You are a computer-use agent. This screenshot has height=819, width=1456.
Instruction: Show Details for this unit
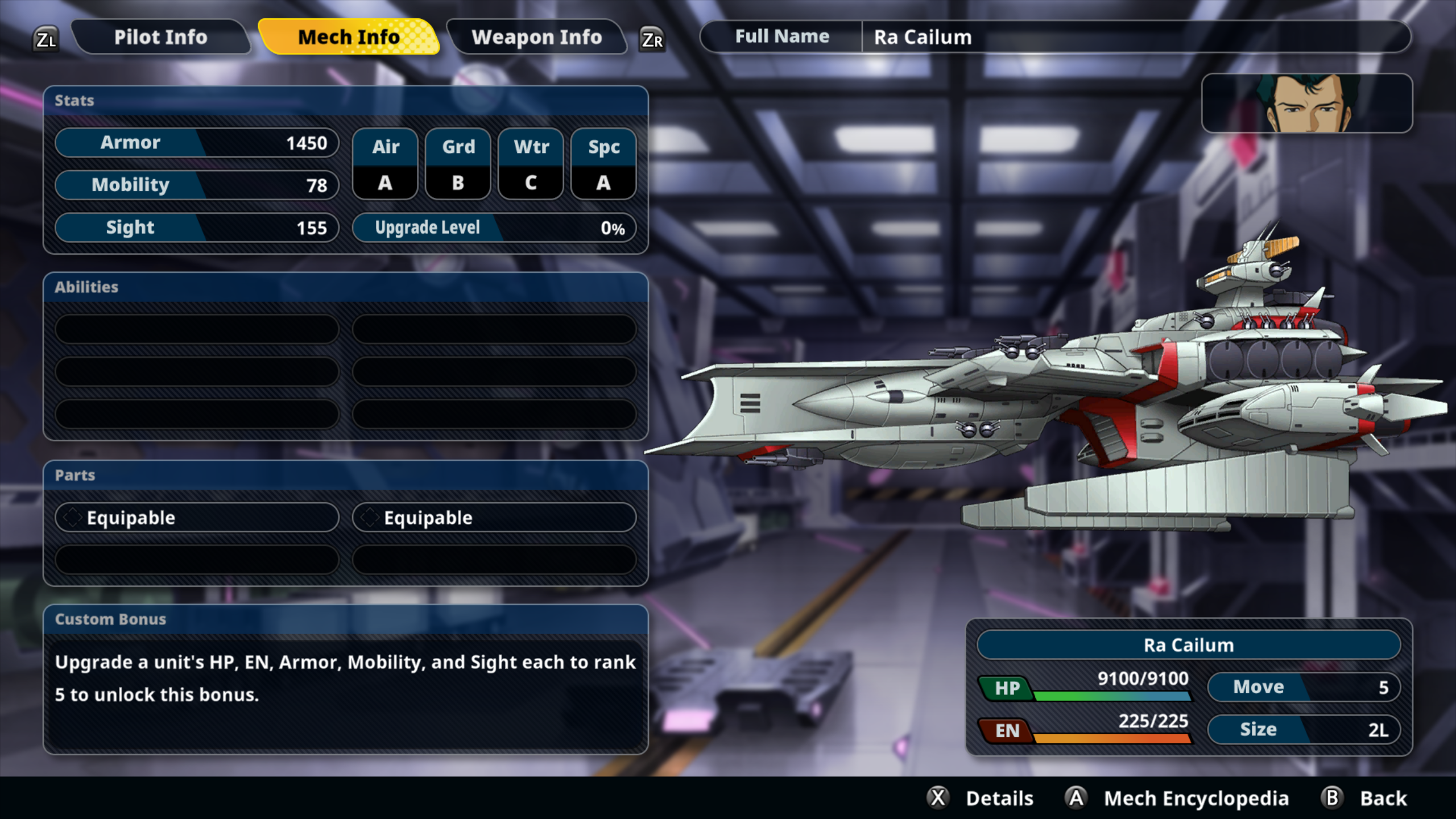coord(982,798)
